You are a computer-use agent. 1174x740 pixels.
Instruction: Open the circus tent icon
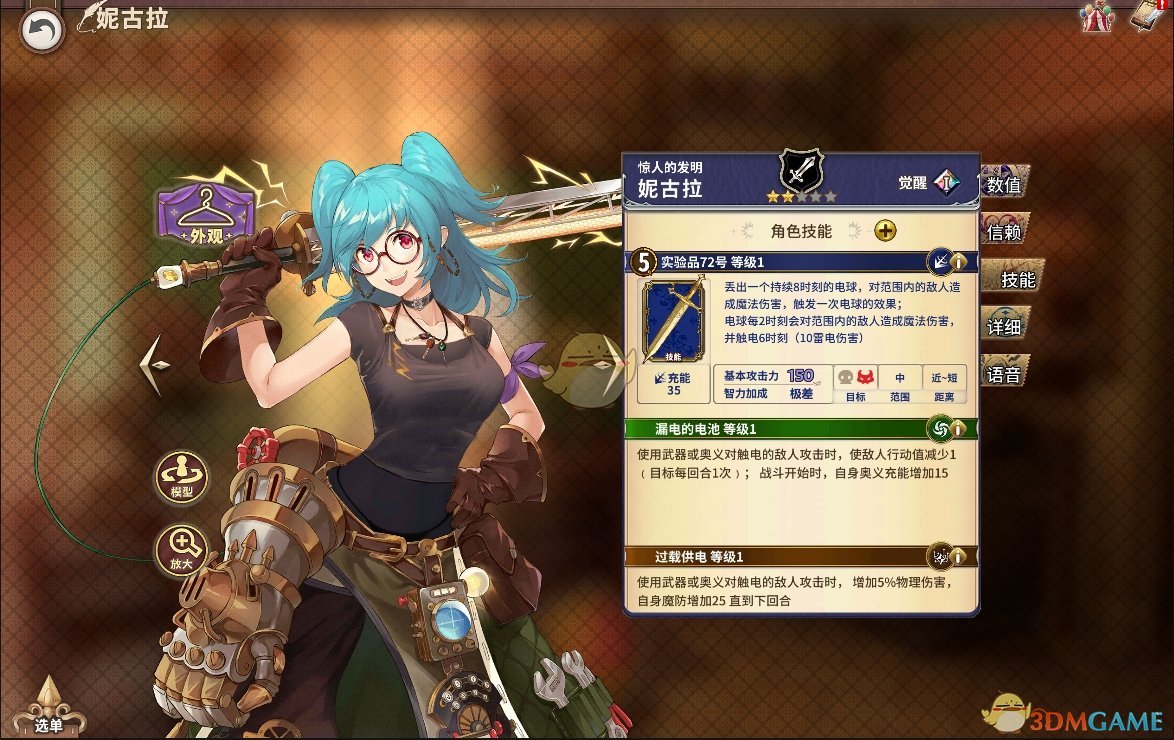tap(1096, 17)
